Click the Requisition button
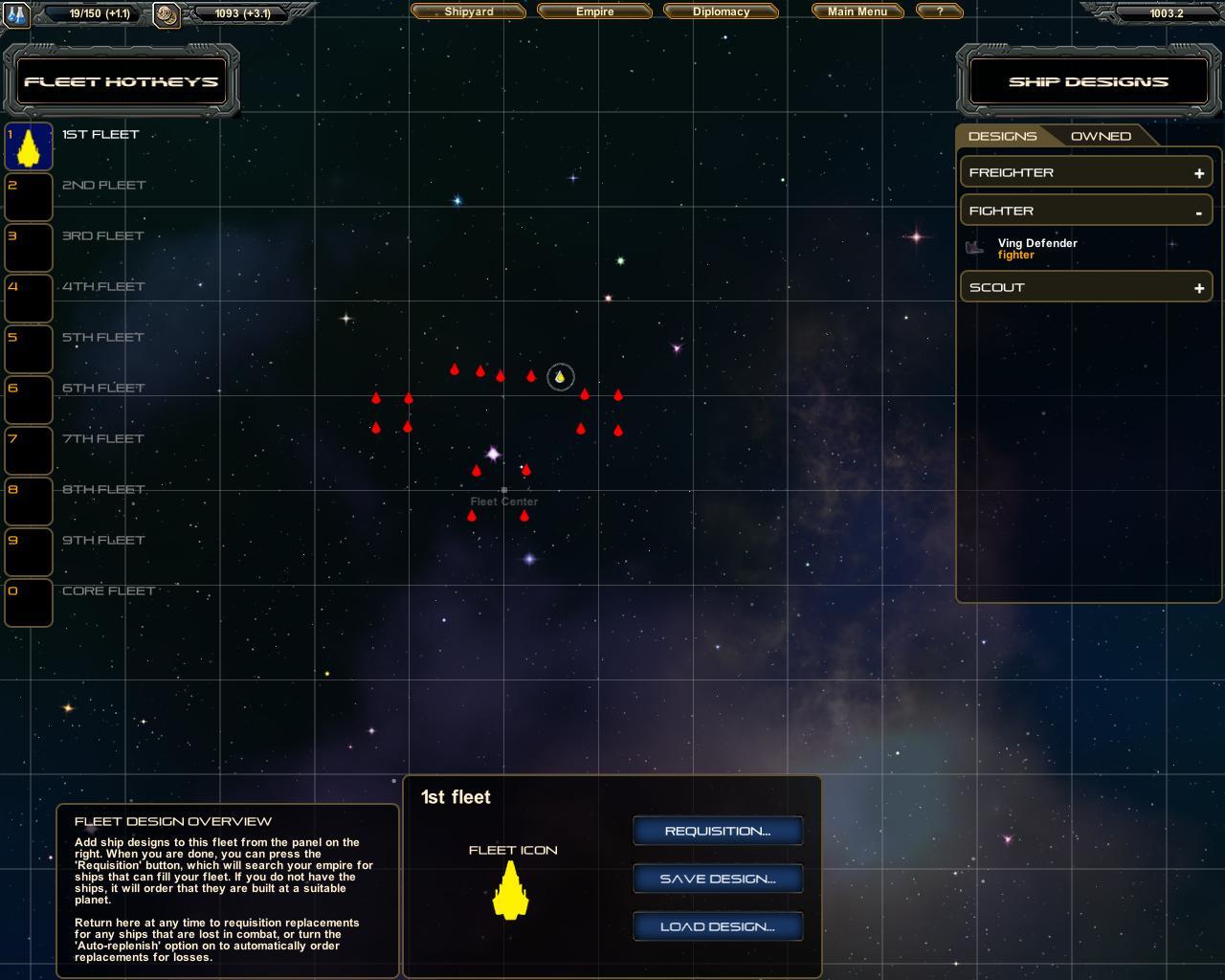Image resolution: width=1225 pixels, height=980 pixels. tap(717, 831)
